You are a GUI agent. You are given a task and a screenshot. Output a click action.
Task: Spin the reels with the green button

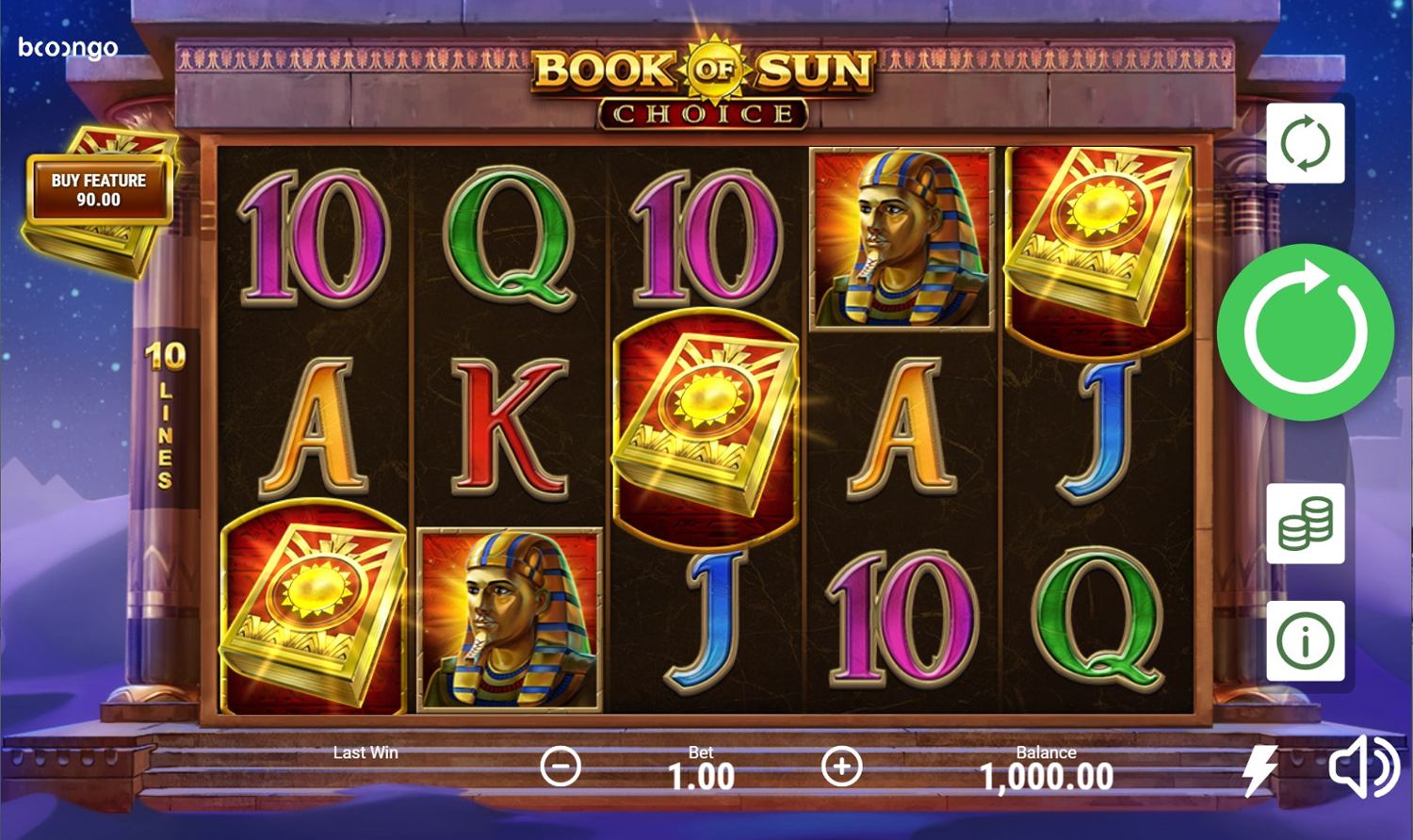1305,331
